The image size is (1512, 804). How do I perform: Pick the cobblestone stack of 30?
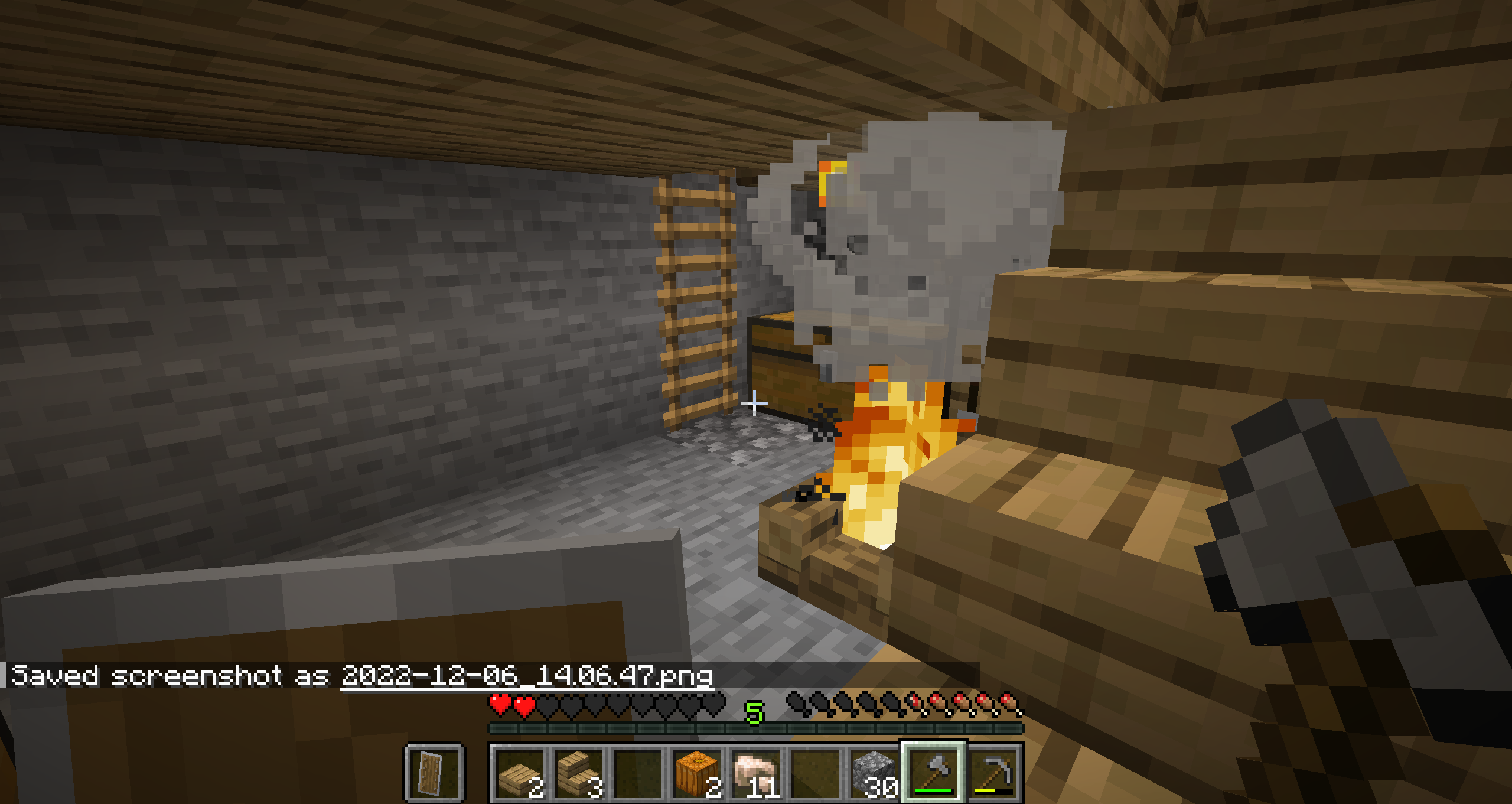[x=874, y=773]
